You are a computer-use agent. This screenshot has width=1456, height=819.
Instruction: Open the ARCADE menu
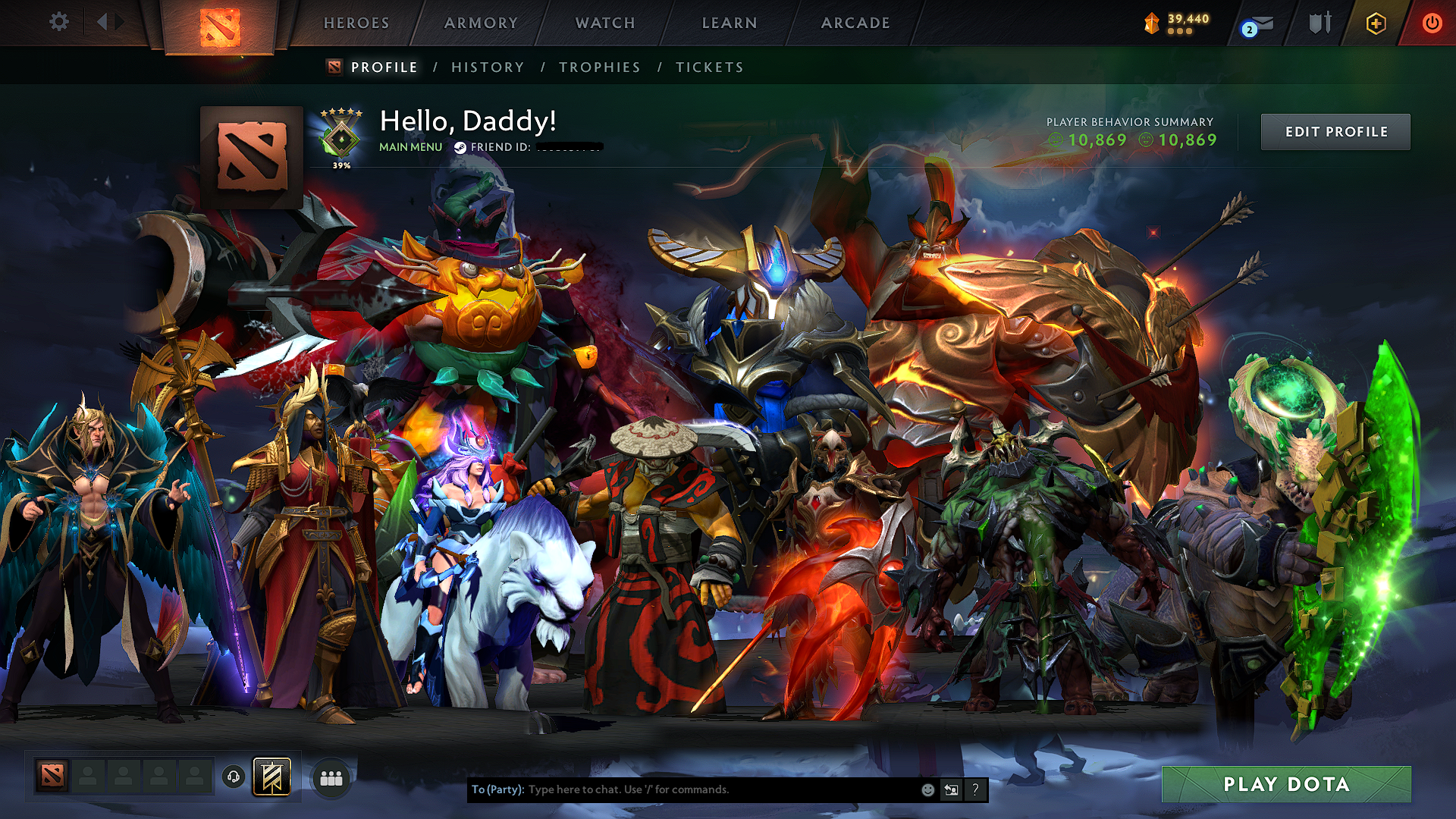click(x=855, y=23)
